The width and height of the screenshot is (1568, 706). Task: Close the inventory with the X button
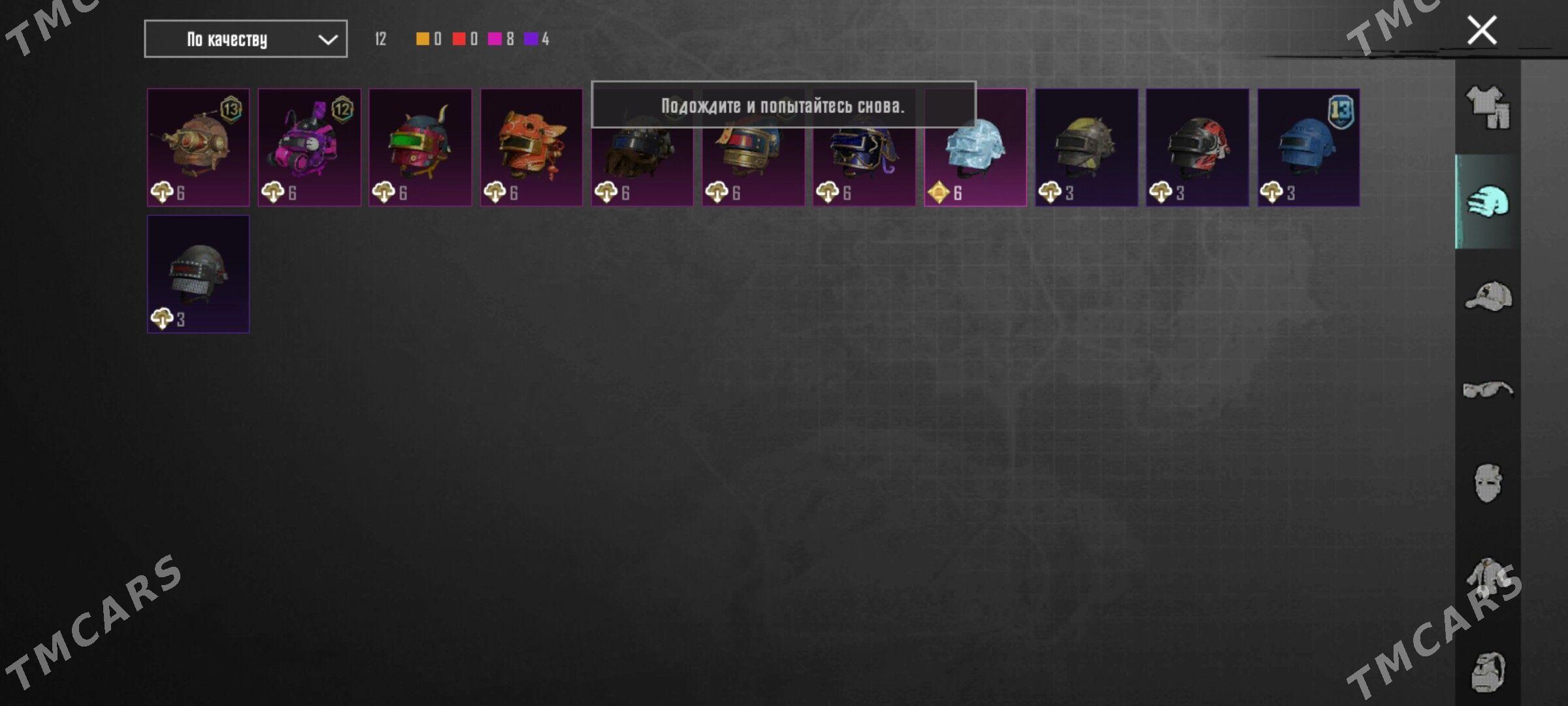coord(1481,30)
